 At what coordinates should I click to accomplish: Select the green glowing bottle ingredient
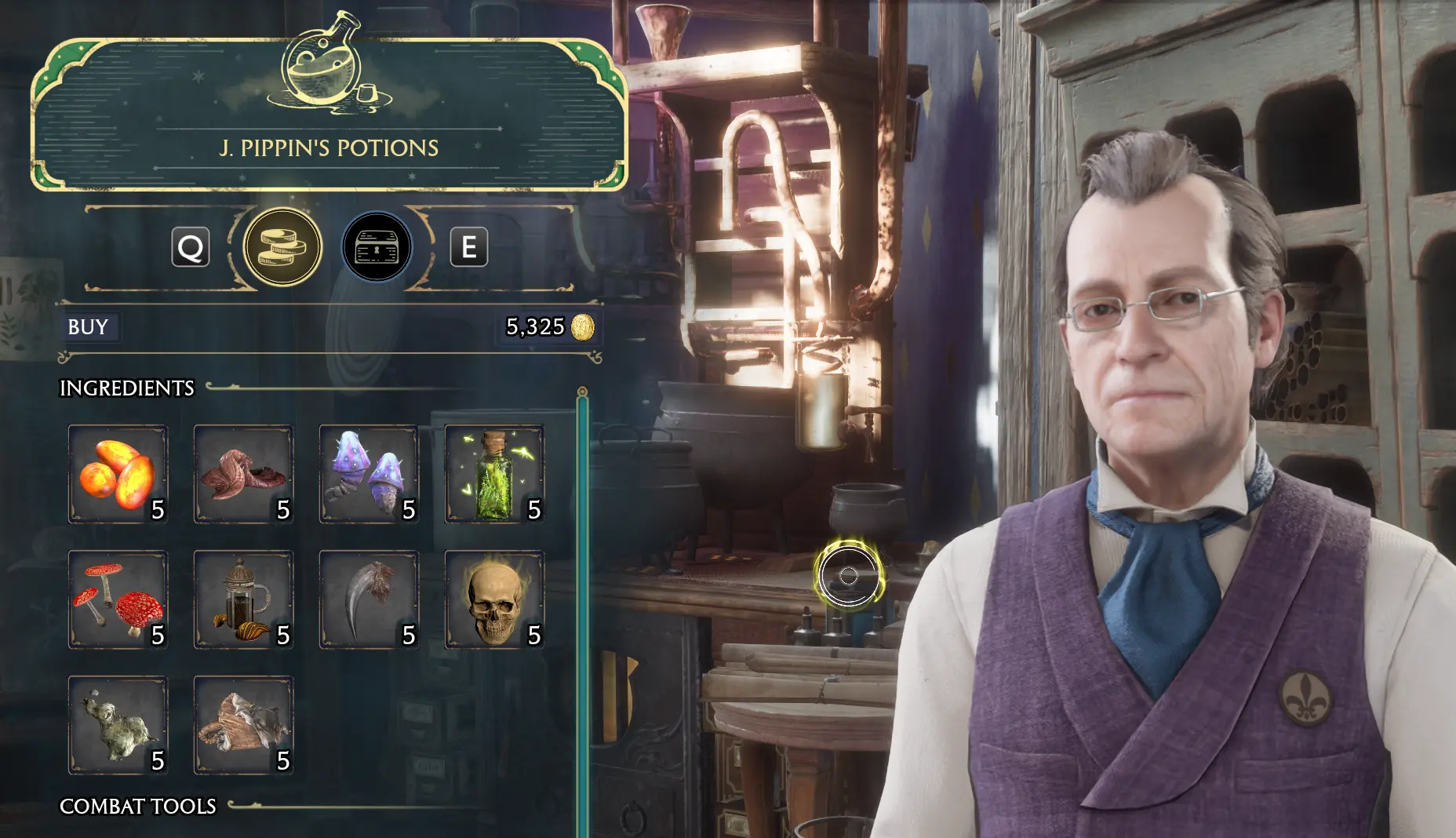pyautogui.click(x=494, y=474)
